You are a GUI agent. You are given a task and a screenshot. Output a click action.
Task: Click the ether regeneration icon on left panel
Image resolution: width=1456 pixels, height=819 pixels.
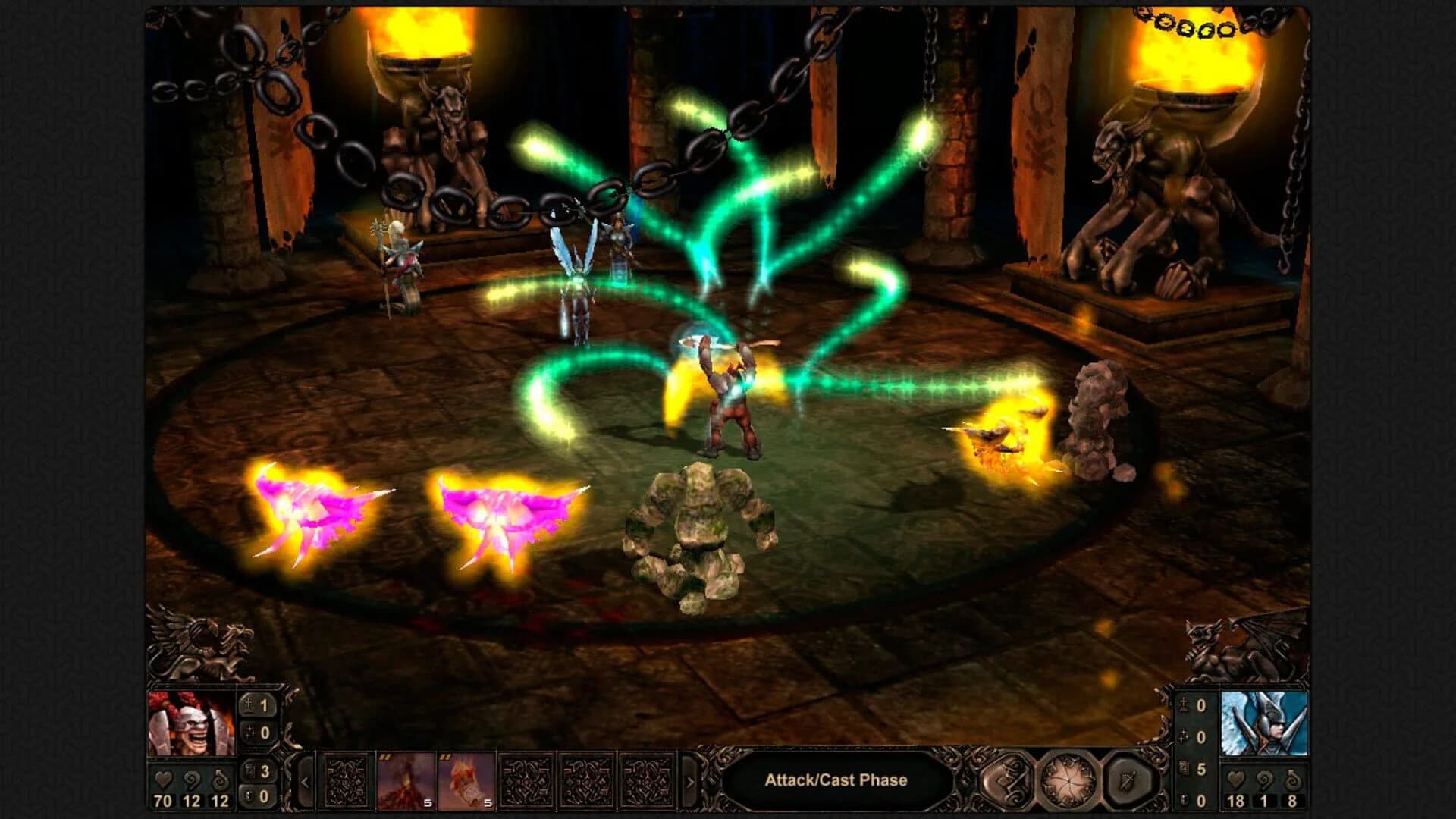click(x=219, y=780)
